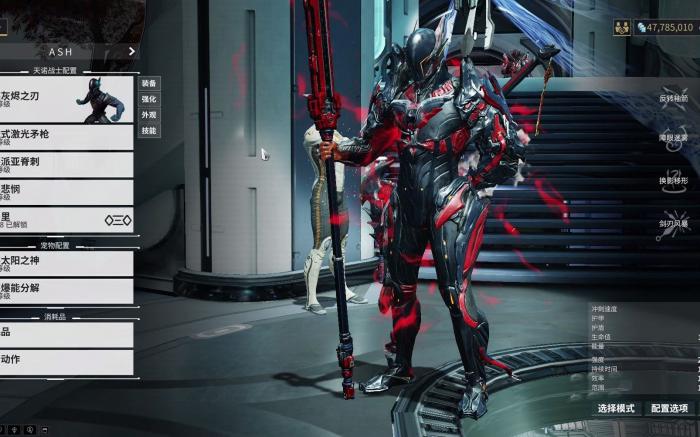Open the 装备 equip tab

[149, 83]
